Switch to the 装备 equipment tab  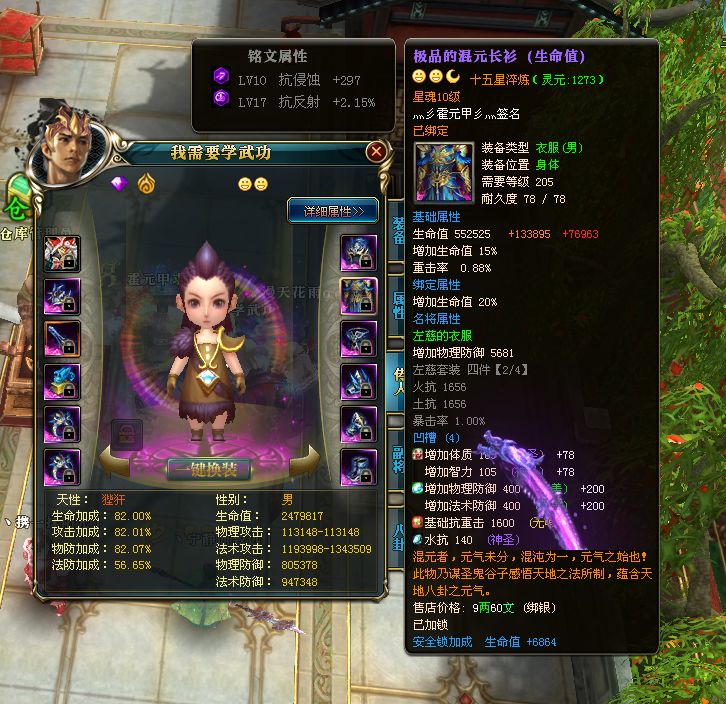(397, 228)
